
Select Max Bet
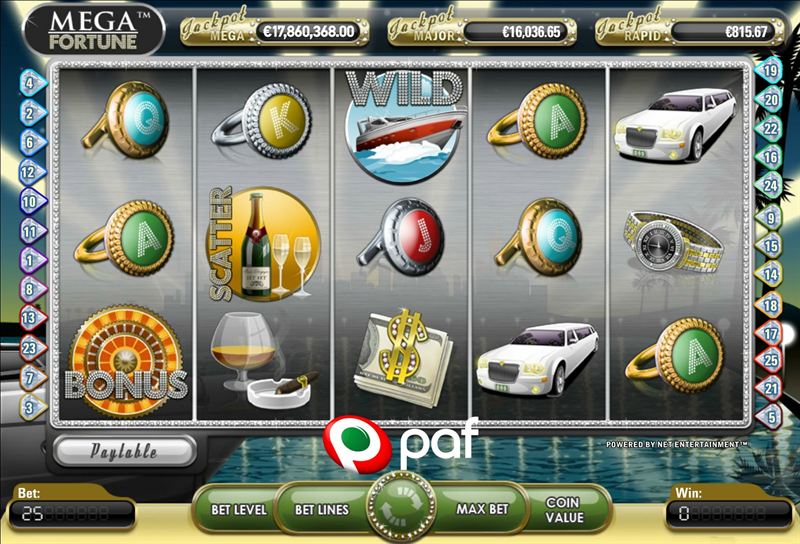(482, 509)
